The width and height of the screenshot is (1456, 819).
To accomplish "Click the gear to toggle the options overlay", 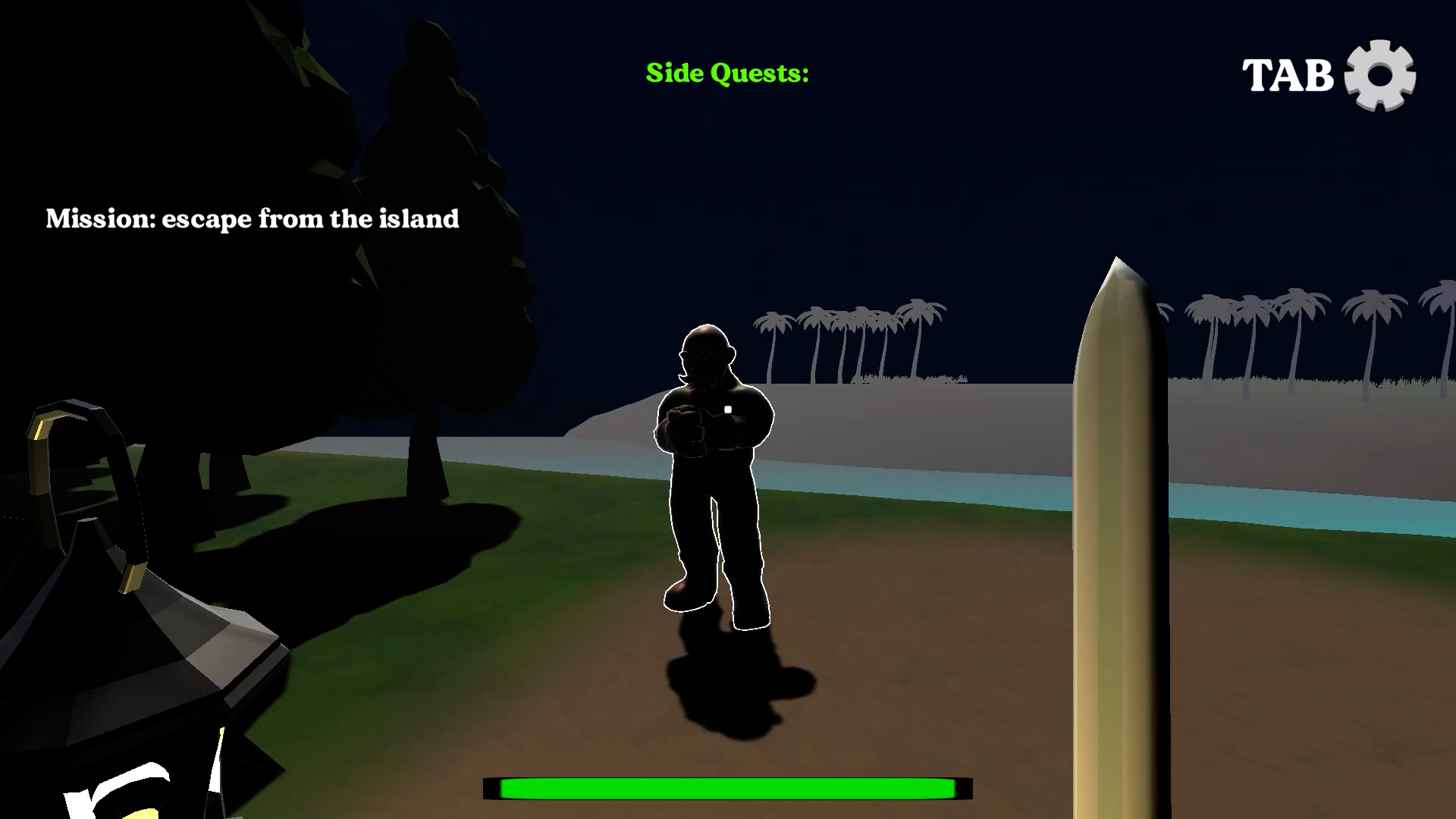I will (x=1382, y=76).
